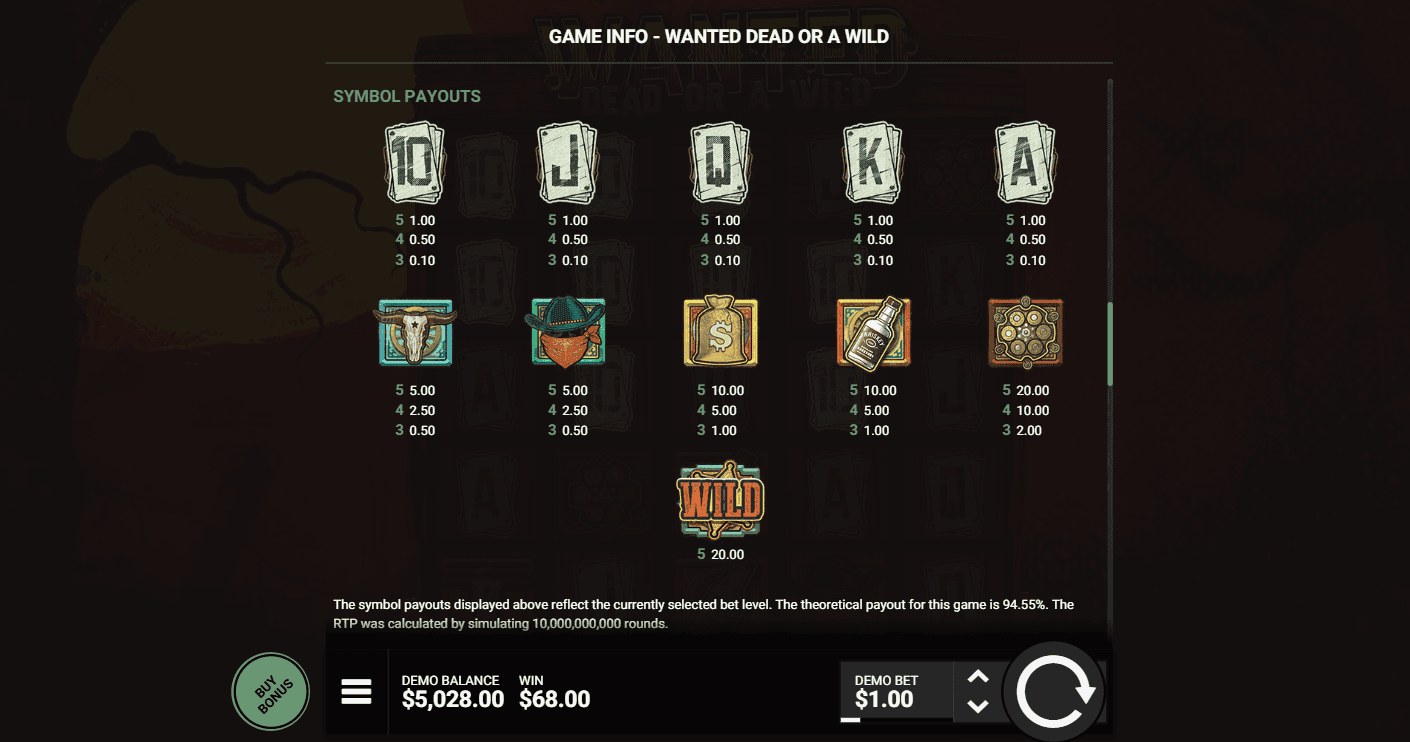Decrease the Demo Bet amount

978,707
